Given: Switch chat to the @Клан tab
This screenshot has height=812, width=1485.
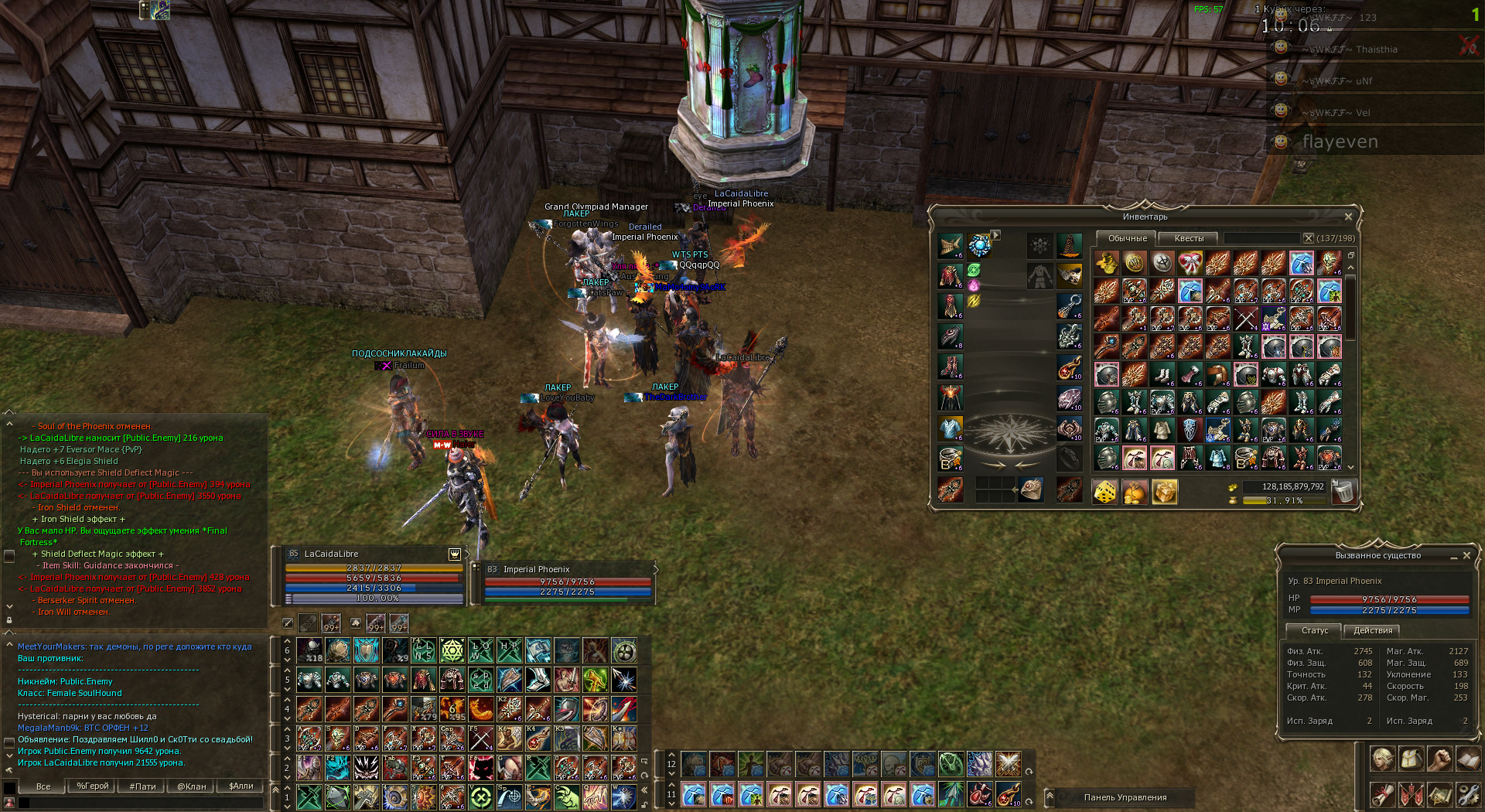Looking at the screenshot, I should tap(192, 786).
